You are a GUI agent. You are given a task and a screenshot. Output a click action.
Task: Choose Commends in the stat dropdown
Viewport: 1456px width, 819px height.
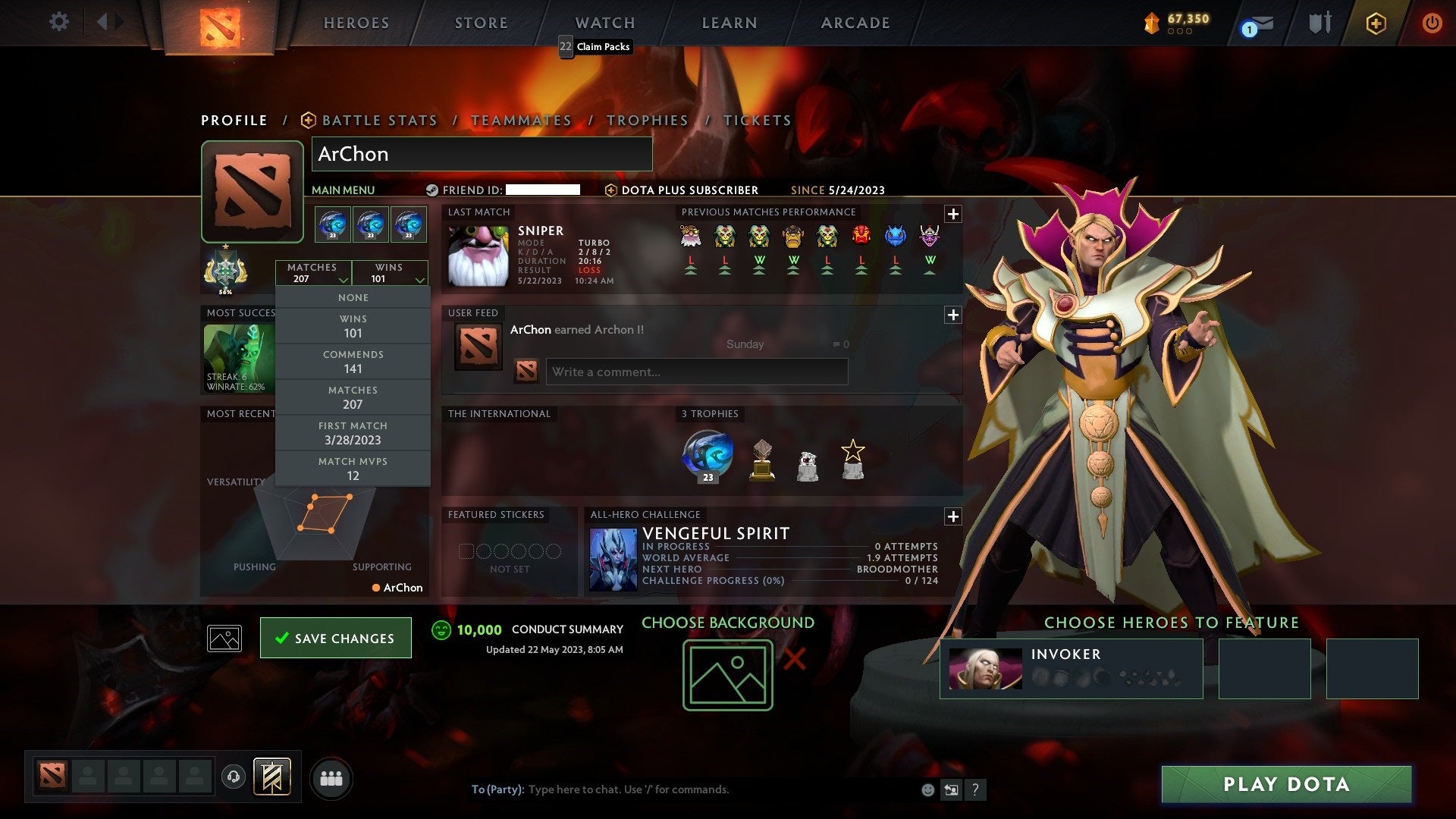coord(353,362)
